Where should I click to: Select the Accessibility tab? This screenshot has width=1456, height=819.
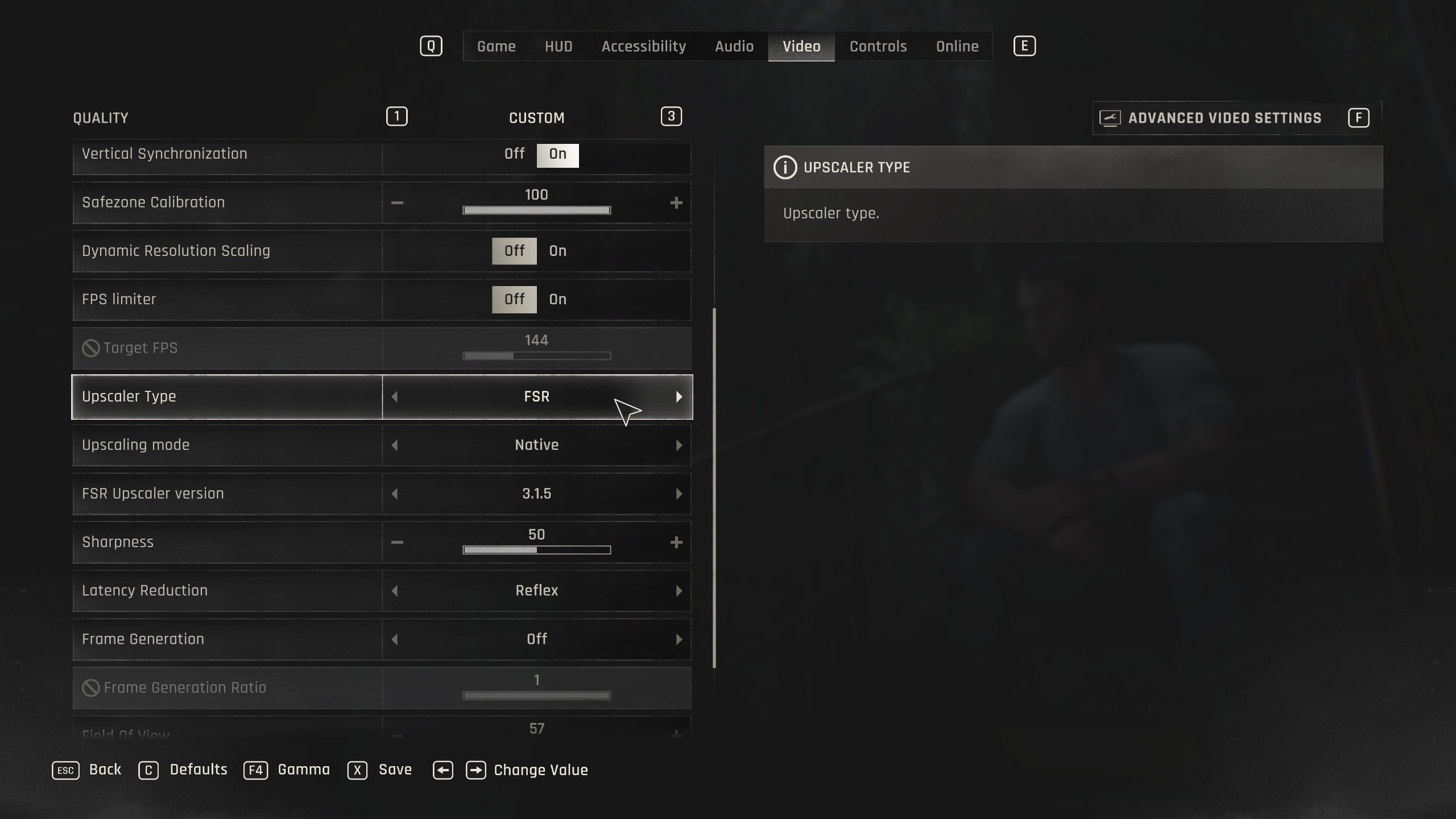coord(643,47)
